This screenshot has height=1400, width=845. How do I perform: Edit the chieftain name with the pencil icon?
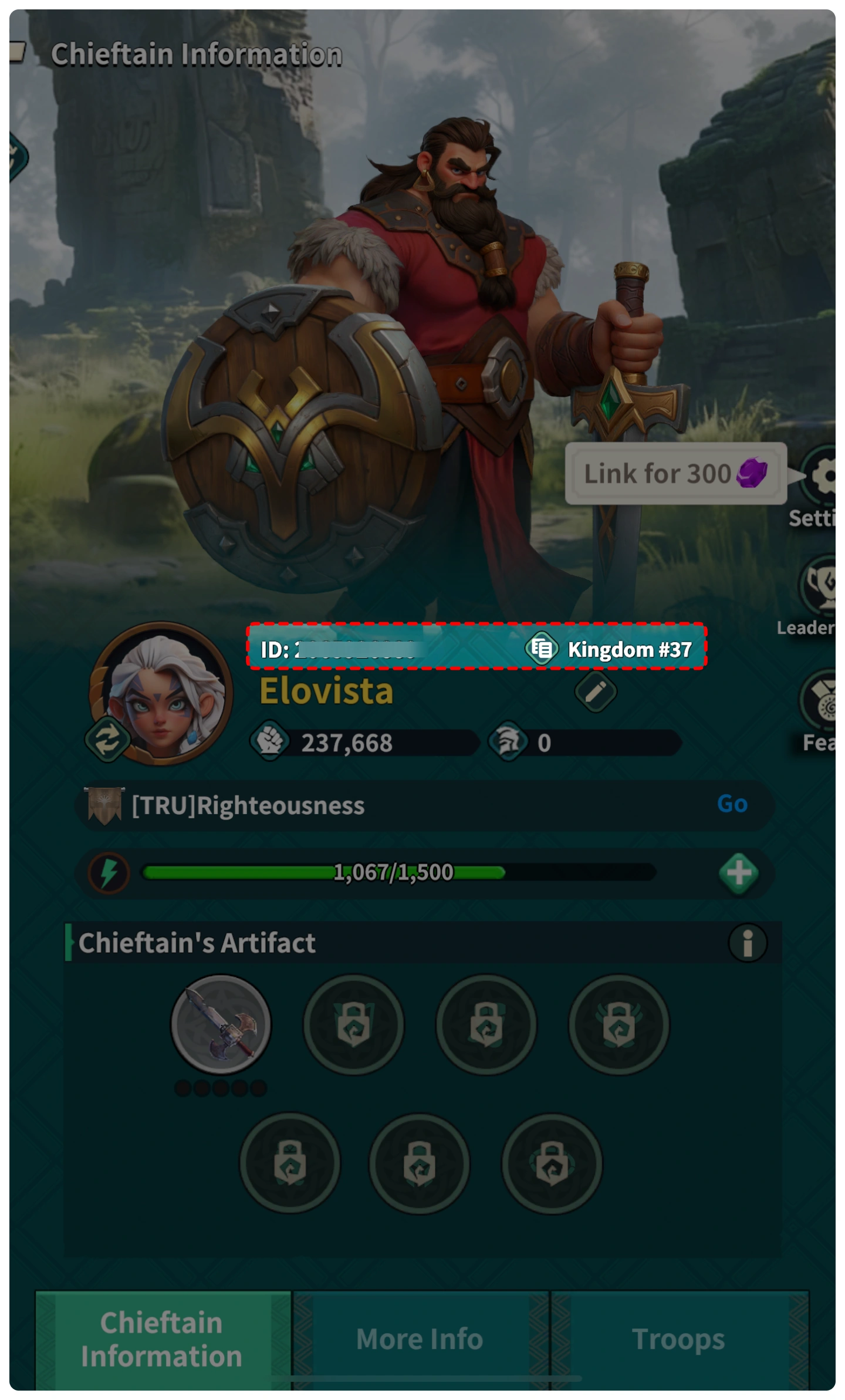coord(595,692)
